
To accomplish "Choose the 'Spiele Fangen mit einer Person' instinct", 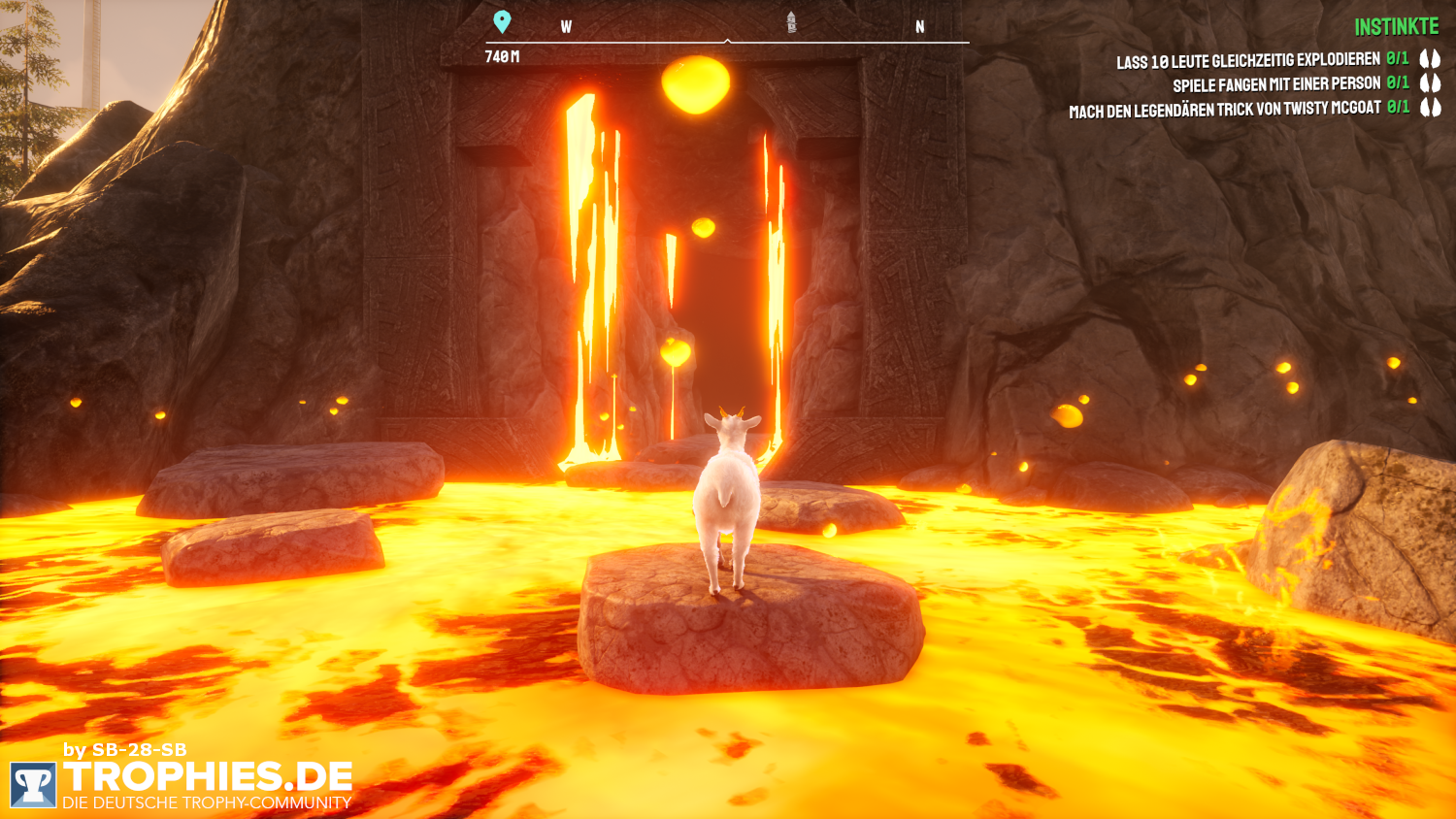I will 1275,85.
